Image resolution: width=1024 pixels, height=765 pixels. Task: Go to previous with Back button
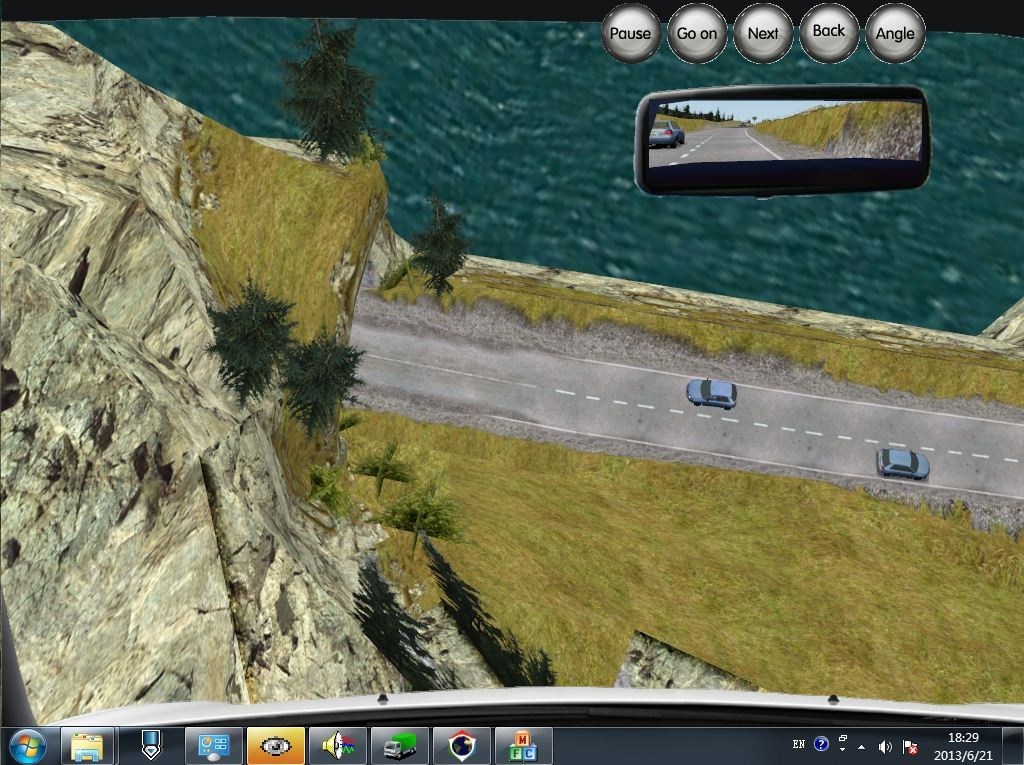pos(829,32)
